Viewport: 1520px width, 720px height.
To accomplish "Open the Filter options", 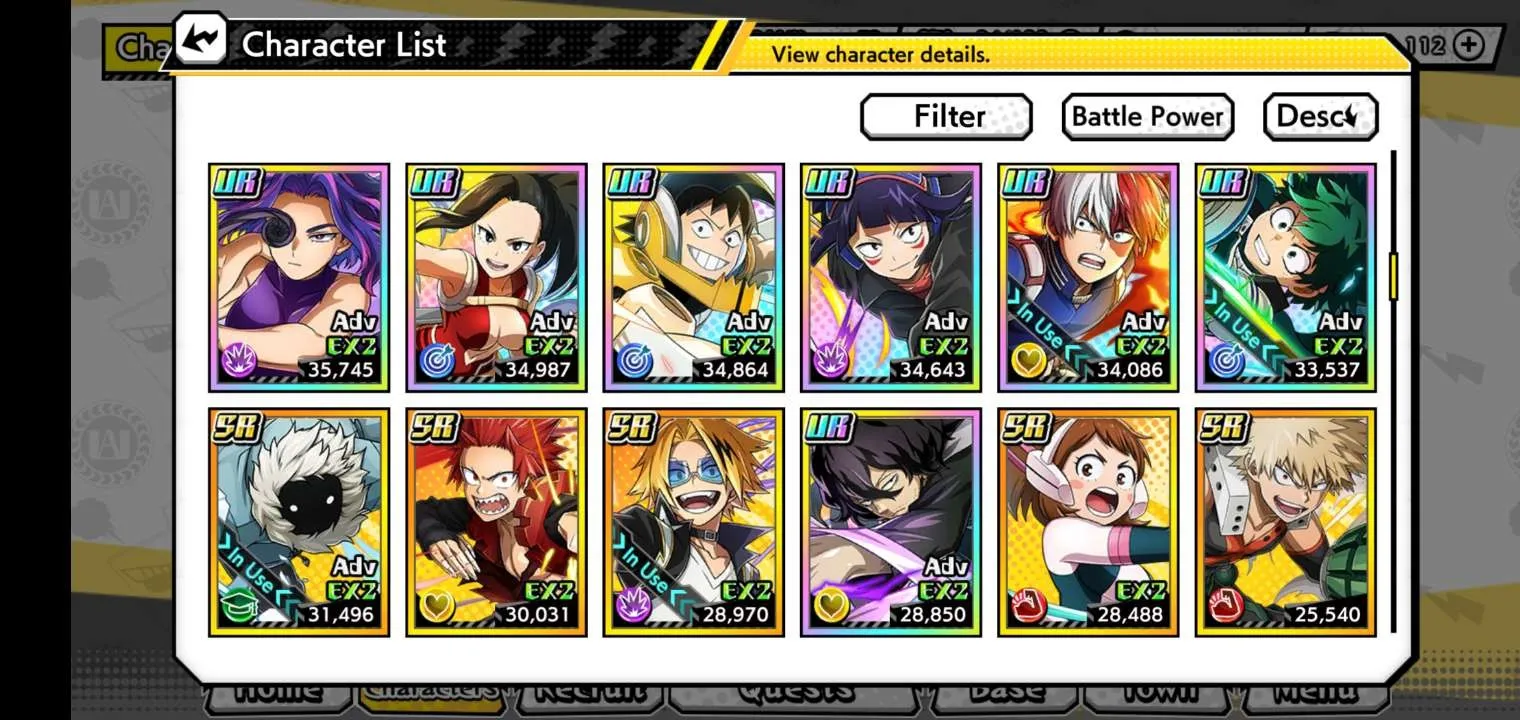I will (946, 117).
